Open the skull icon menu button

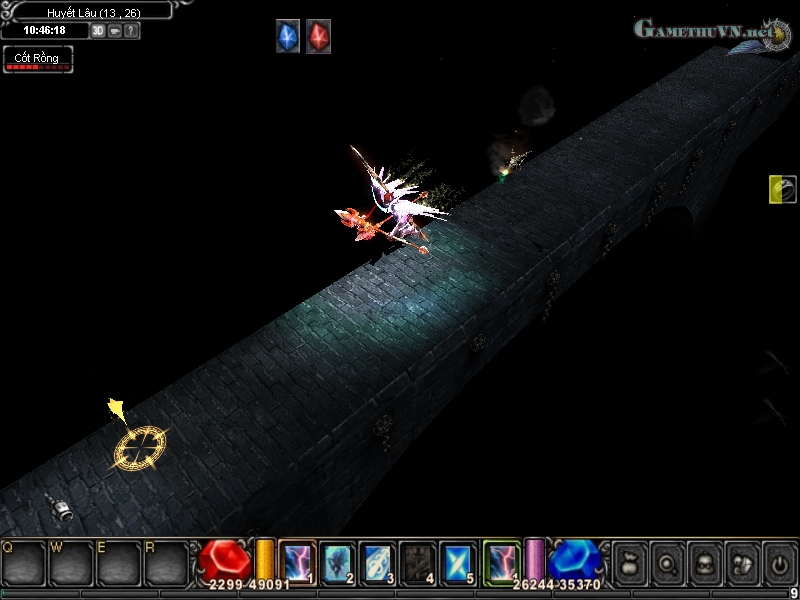click(704, 562)
